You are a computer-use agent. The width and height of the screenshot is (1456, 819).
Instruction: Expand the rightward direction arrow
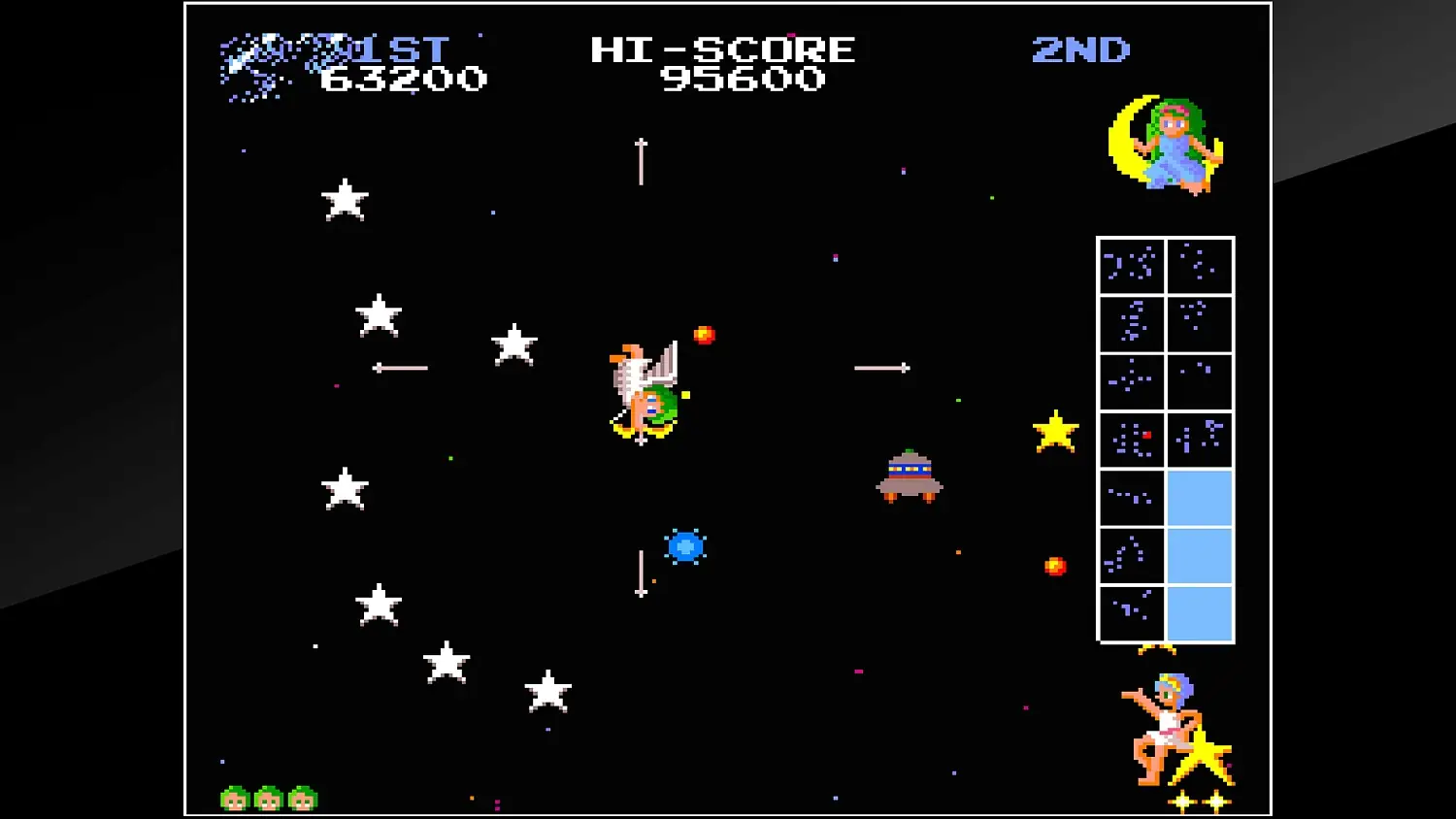coord(881,367)
